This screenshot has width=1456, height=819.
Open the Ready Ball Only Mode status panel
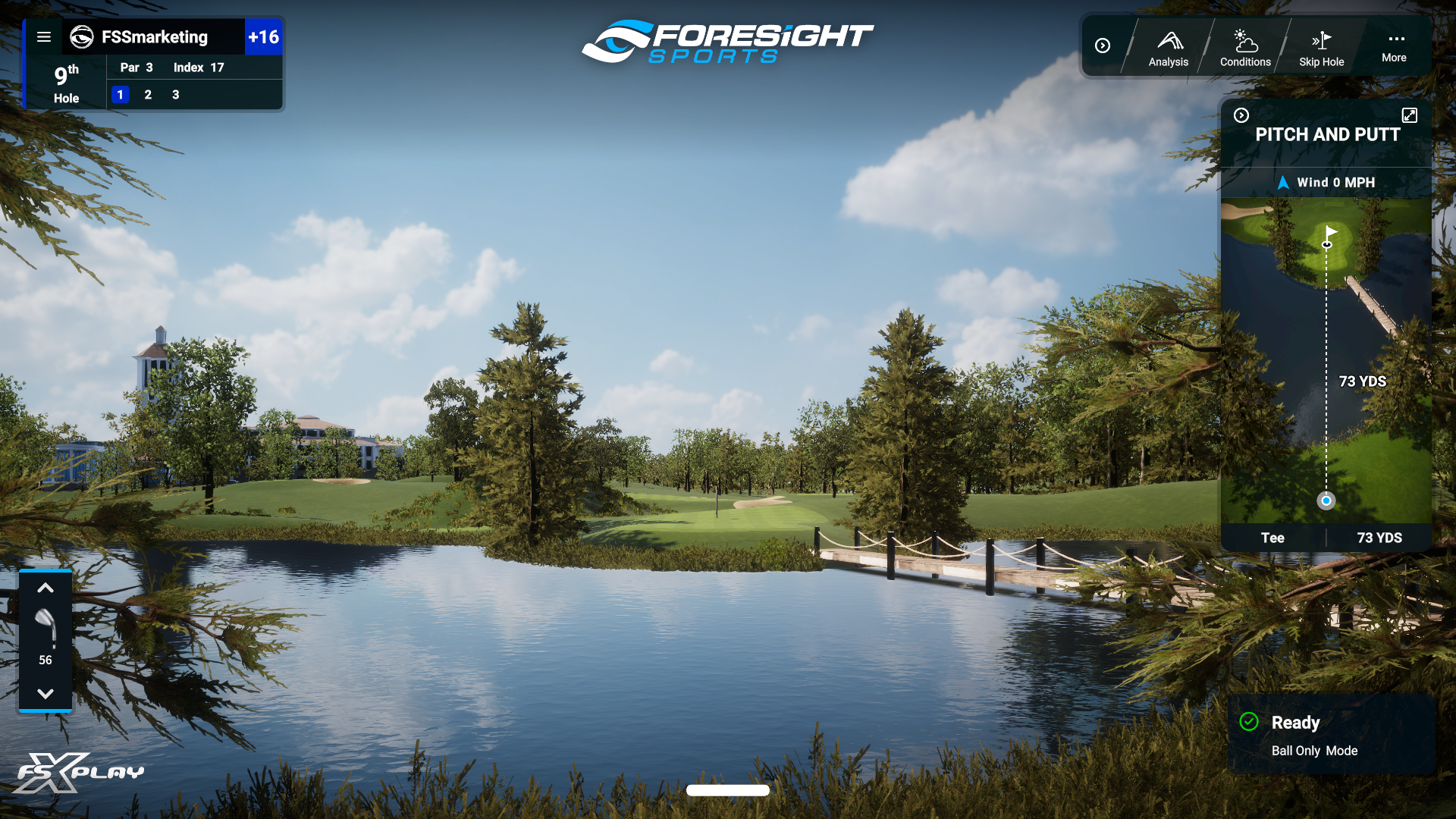coord(1331,735)
